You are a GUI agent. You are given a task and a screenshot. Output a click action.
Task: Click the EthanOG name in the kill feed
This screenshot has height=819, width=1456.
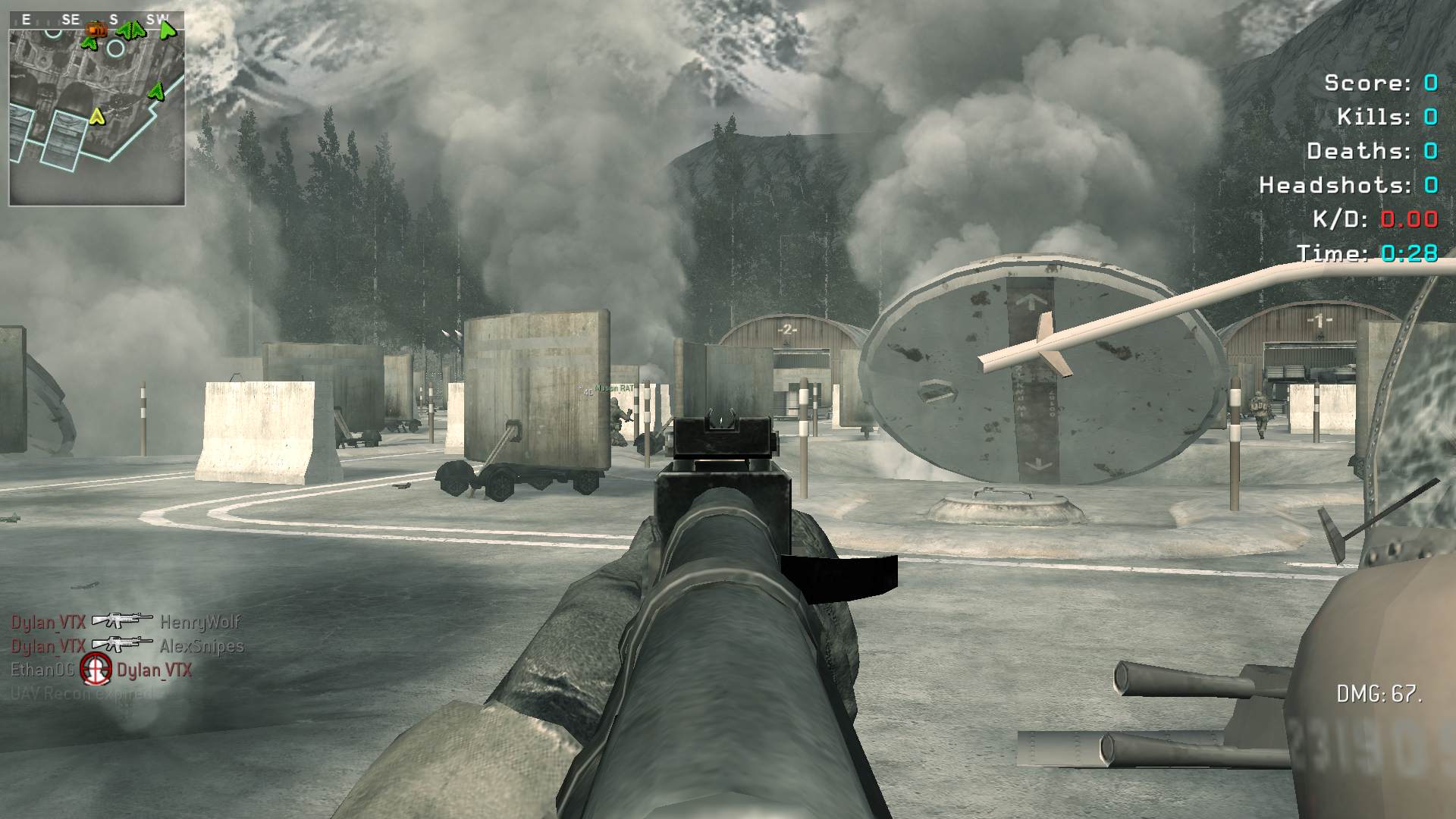click(42, 670)
